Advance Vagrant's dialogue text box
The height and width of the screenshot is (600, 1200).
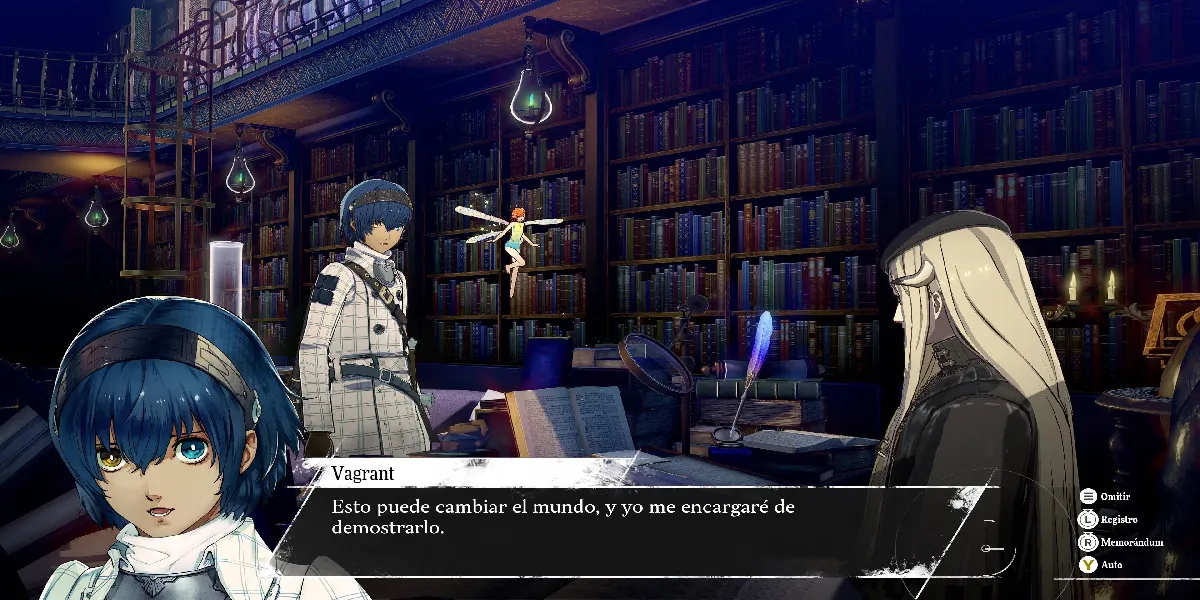(x=640, y=518)
